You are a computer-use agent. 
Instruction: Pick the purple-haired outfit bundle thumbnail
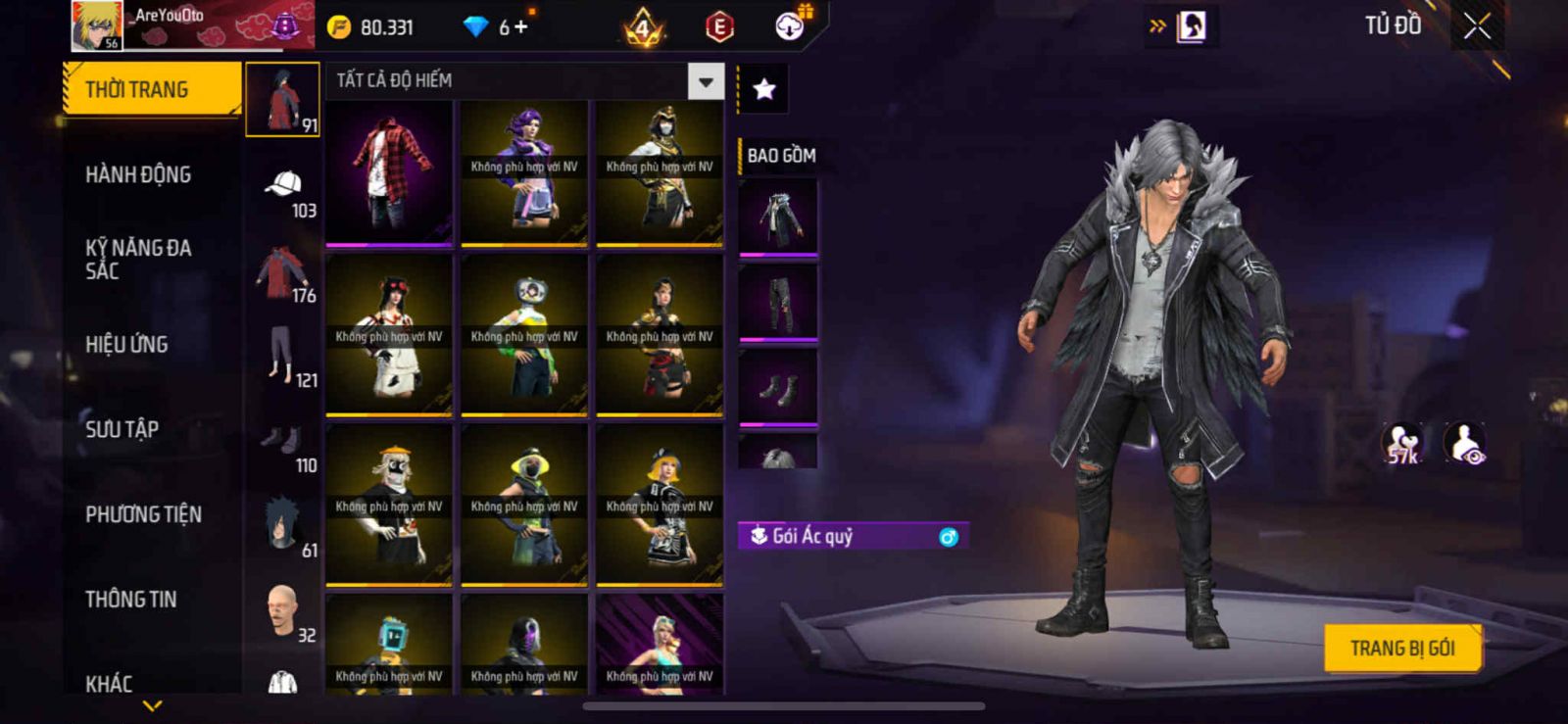tap(524, 172)
